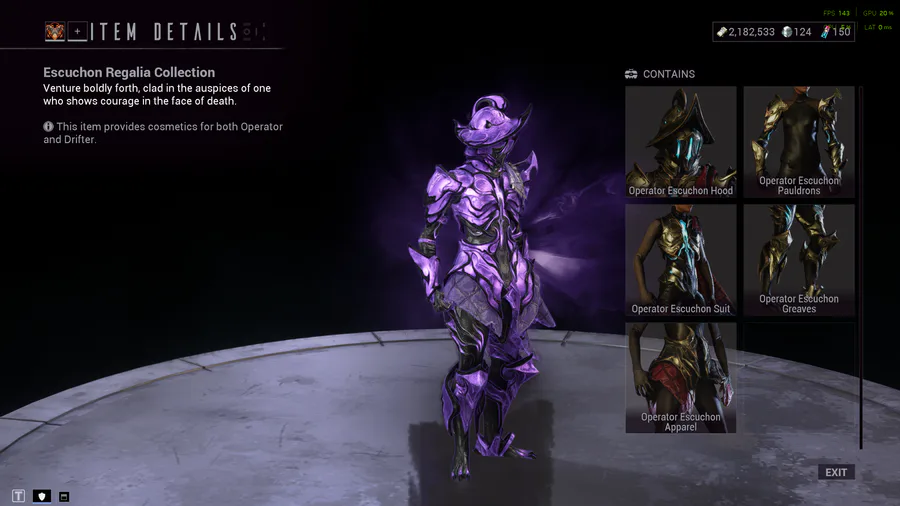Viewport: 900px width, 506px height.
Task: Click the player profile glyph icon
Action: (54, 32)
